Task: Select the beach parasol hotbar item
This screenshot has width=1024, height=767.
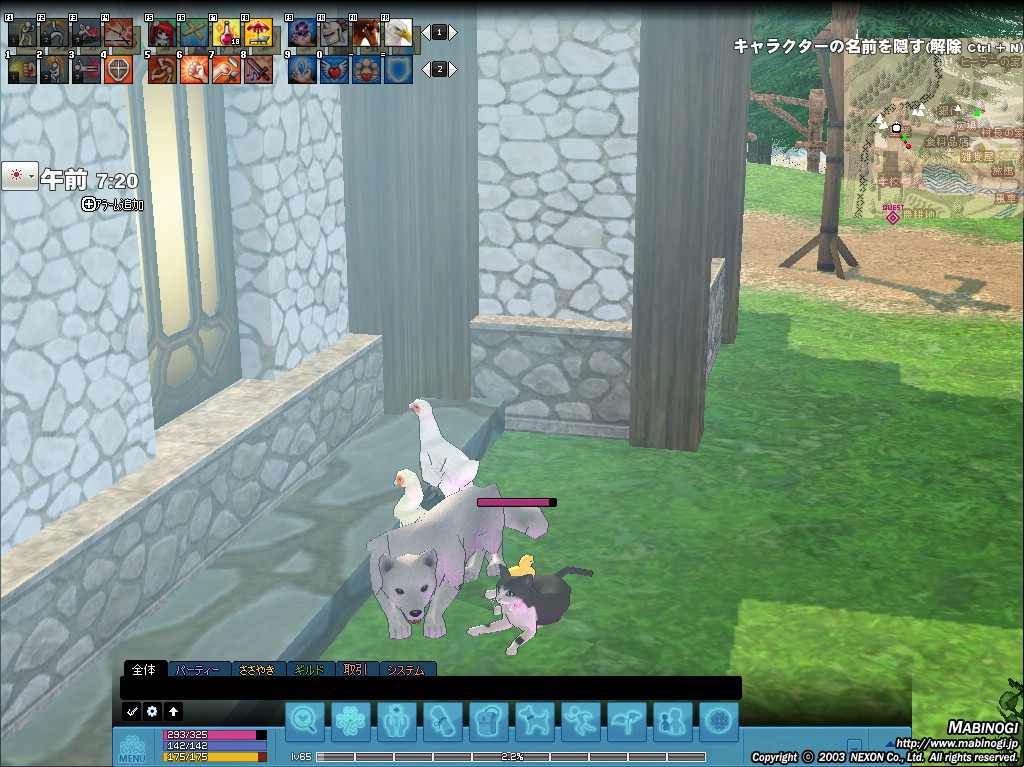Action: tap(258, 34)
